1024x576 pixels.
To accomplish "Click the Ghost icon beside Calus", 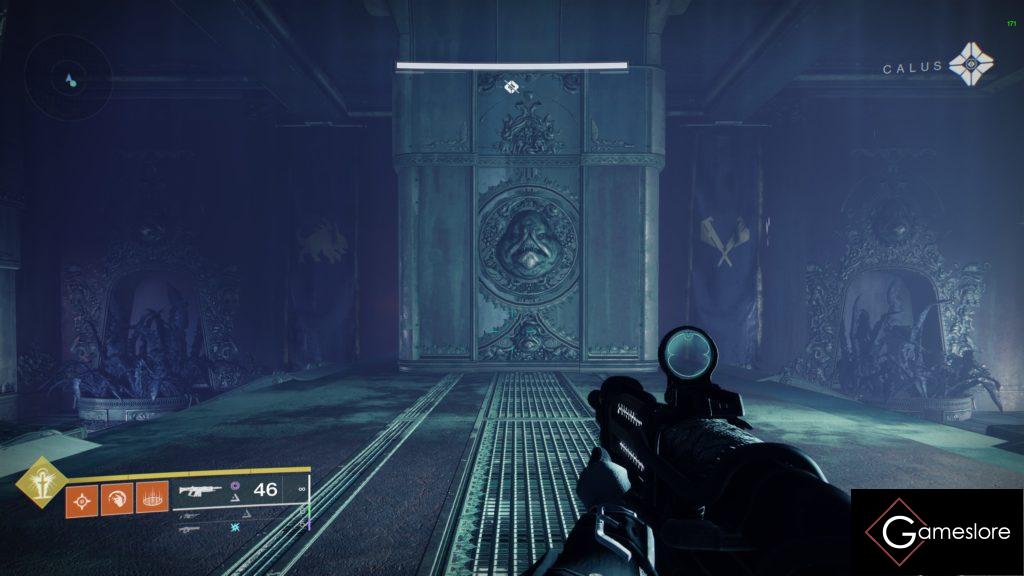I will click(x=971, y=65).
